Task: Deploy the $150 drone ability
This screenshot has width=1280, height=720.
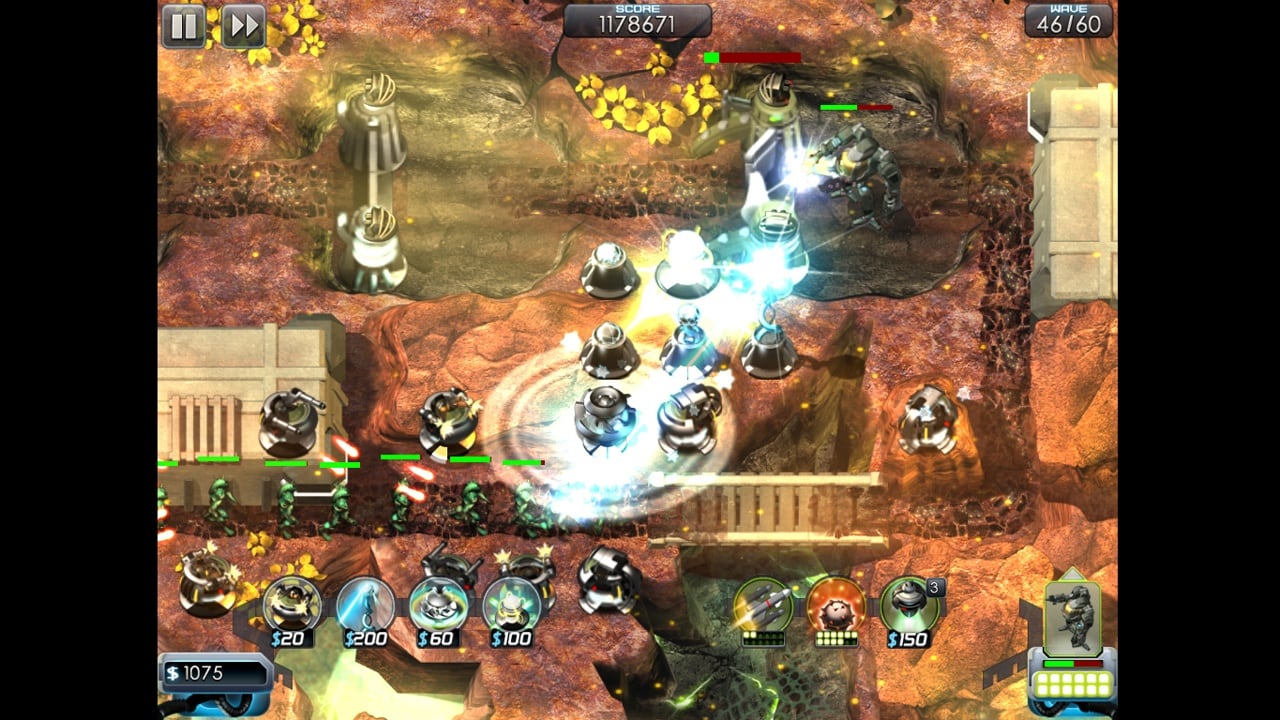Action: coord(908,606)
